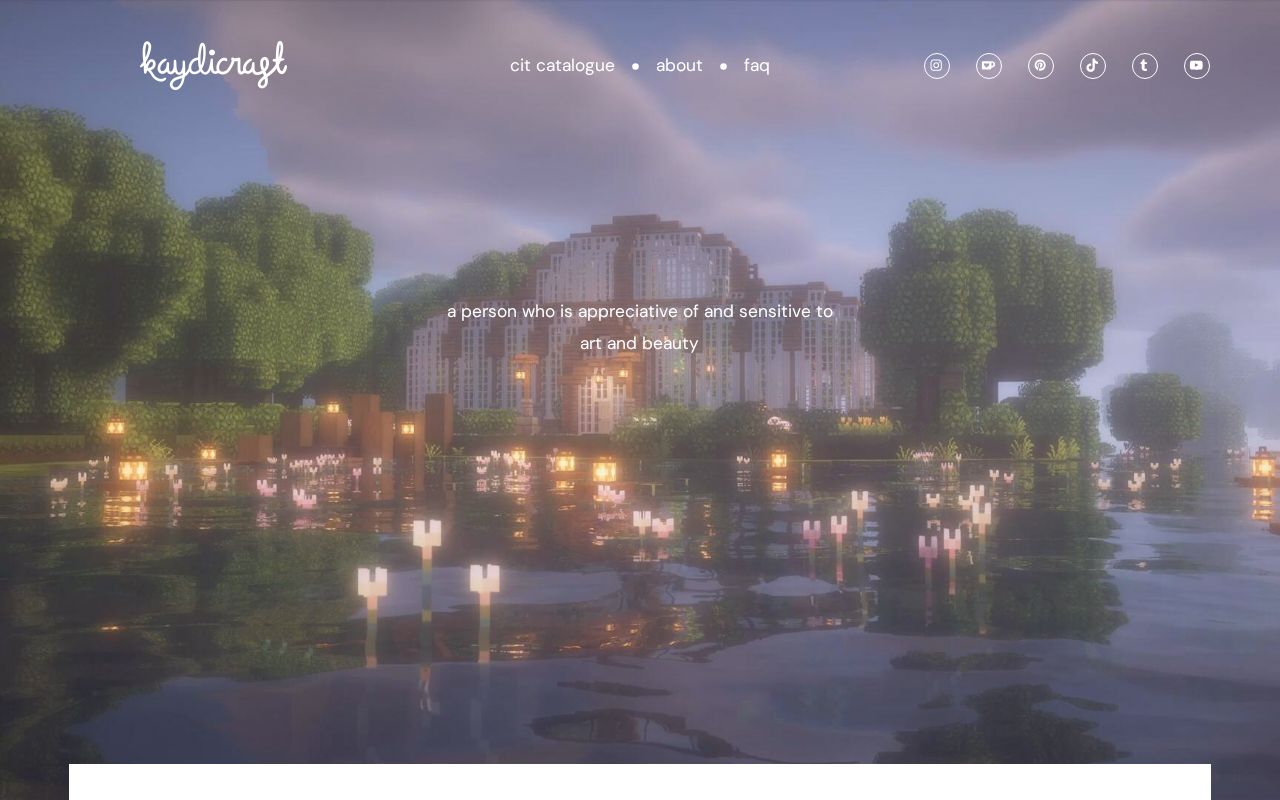Image resolution: width=1280 pixels, height=800 pixels.
Task: Follow kaydicraft using the Instagram camera badge
Action: (x=937, y=65)
